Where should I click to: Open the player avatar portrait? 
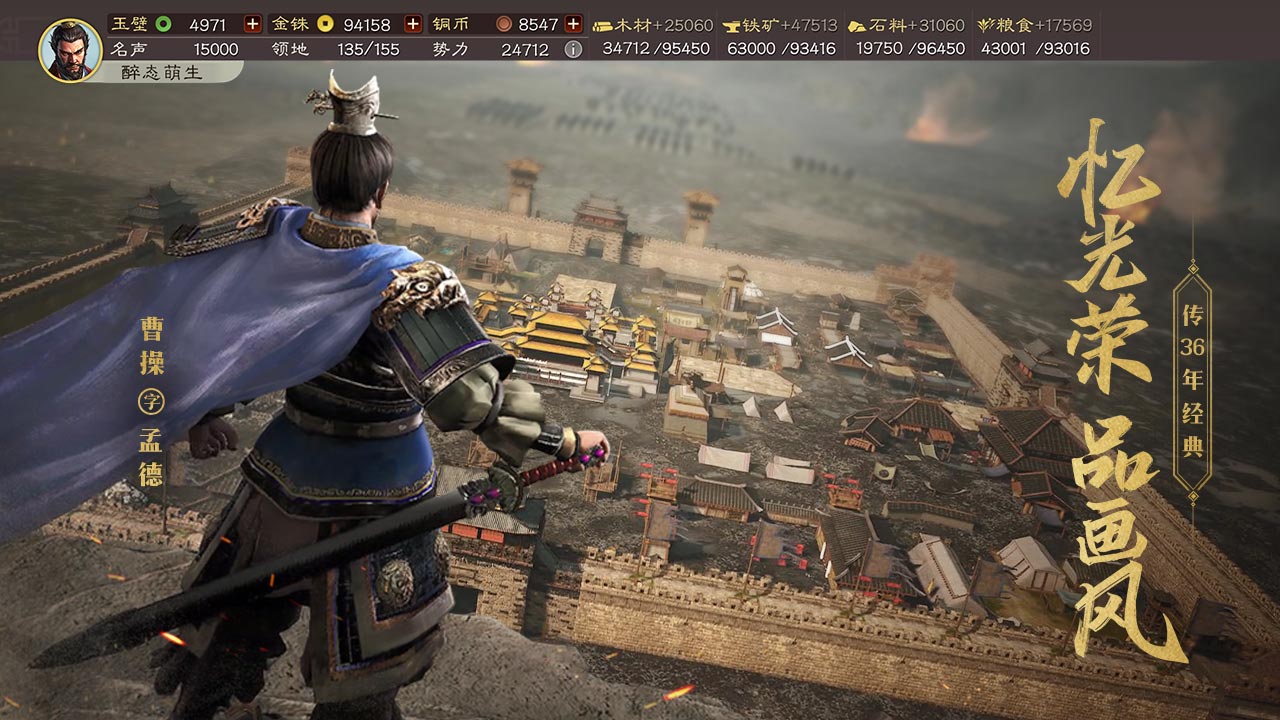pos(70,50)
